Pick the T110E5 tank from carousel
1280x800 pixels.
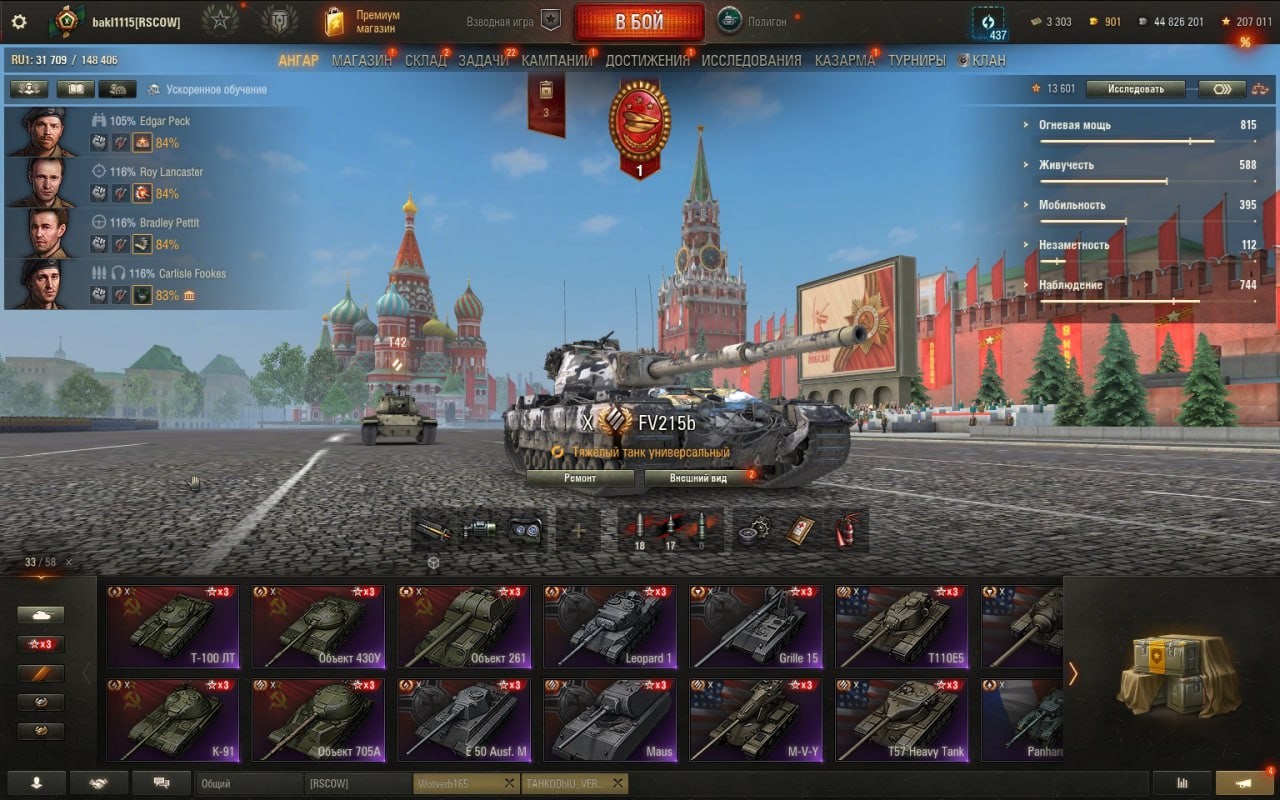[x=902, y=627]
